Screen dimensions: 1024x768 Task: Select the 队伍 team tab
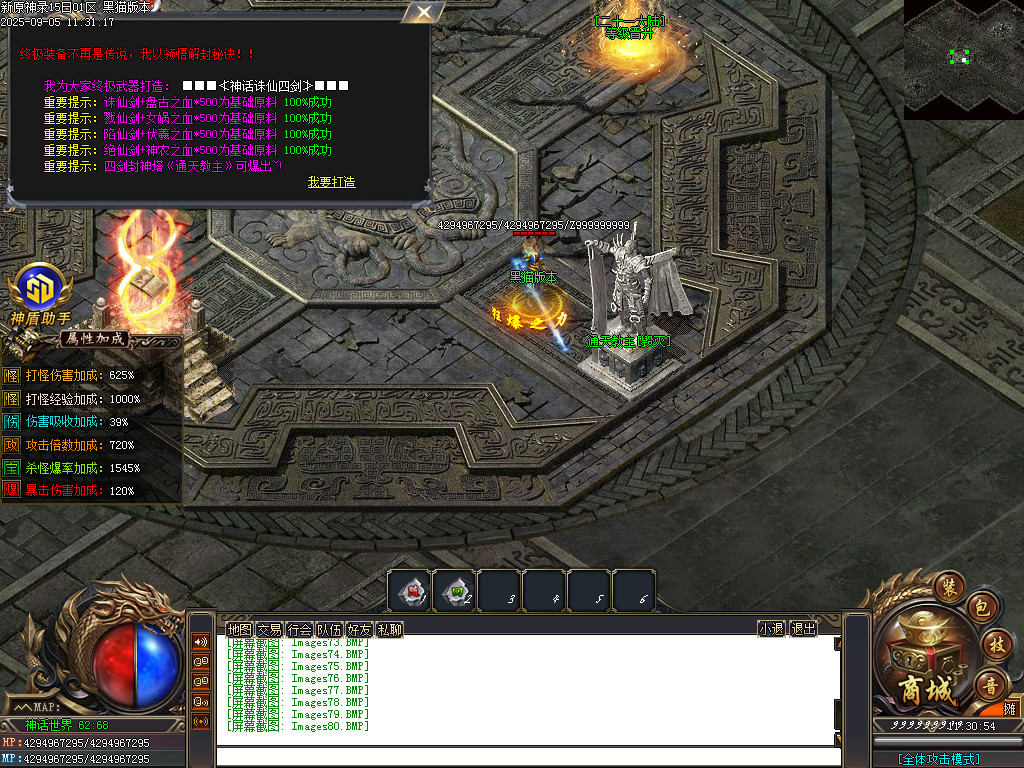330,629
